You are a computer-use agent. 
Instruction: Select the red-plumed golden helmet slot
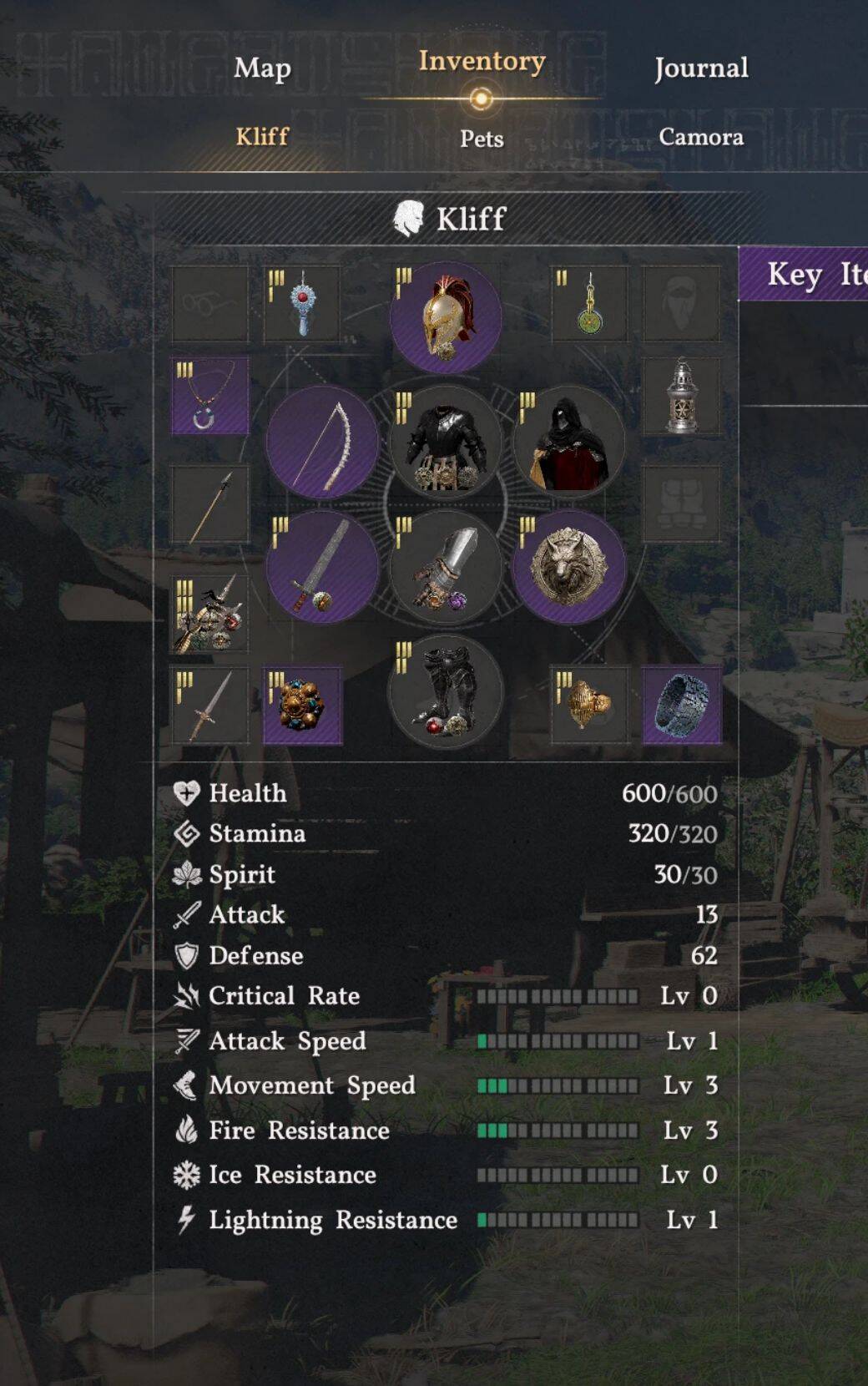(446, 318)
